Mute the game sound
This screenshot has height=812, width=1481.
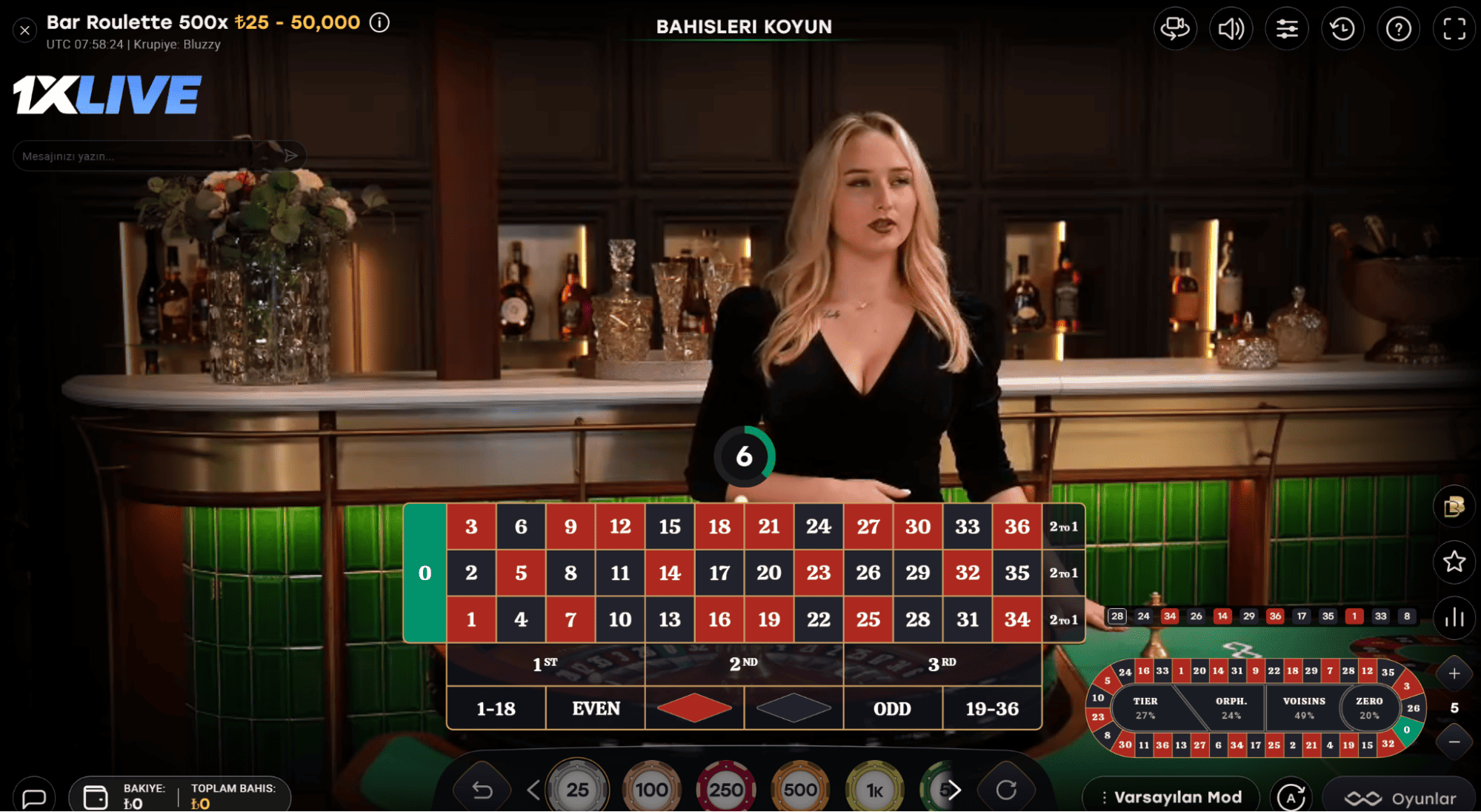(x=1231, y=28)
